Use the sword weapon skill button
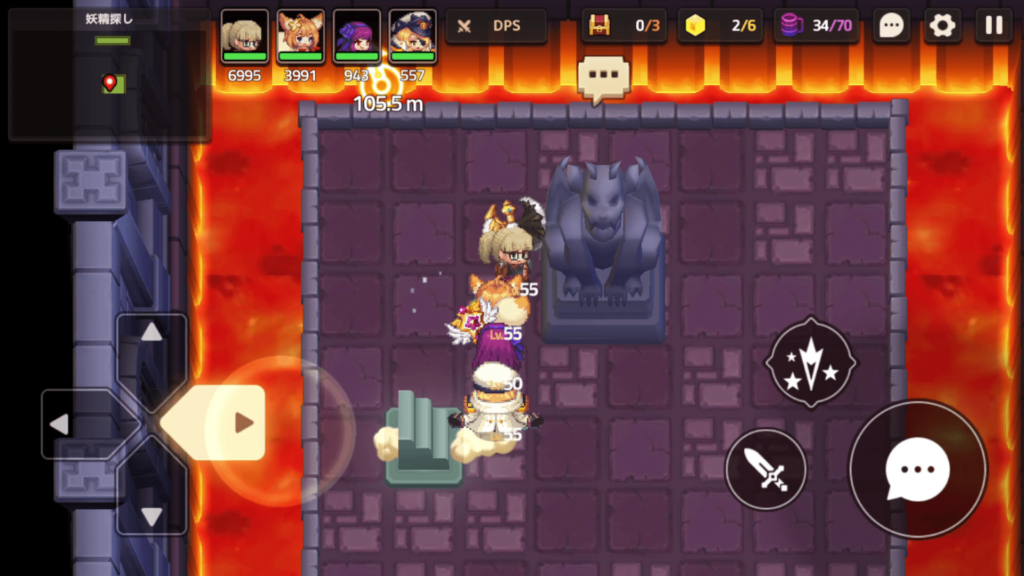1024x576 pixels. tap(765, 469)
